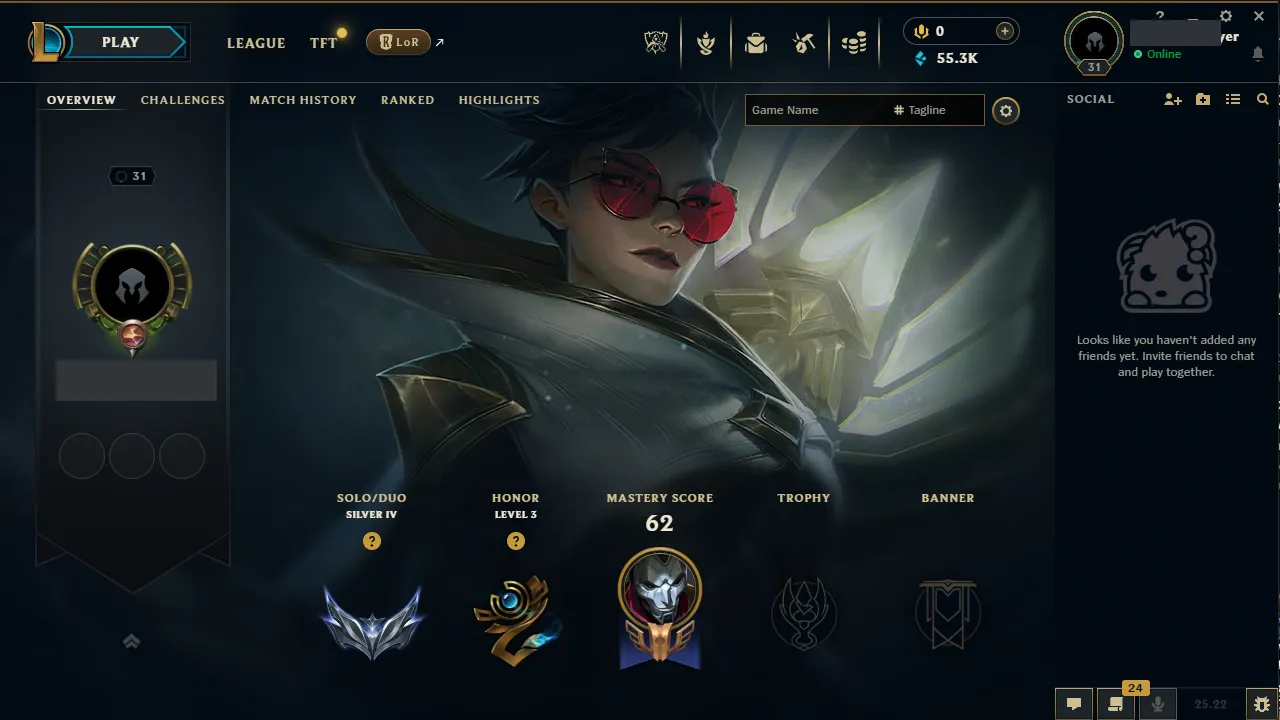
Task: Open Your Shop pickaxe icon
Action: [x=806, y=43]
